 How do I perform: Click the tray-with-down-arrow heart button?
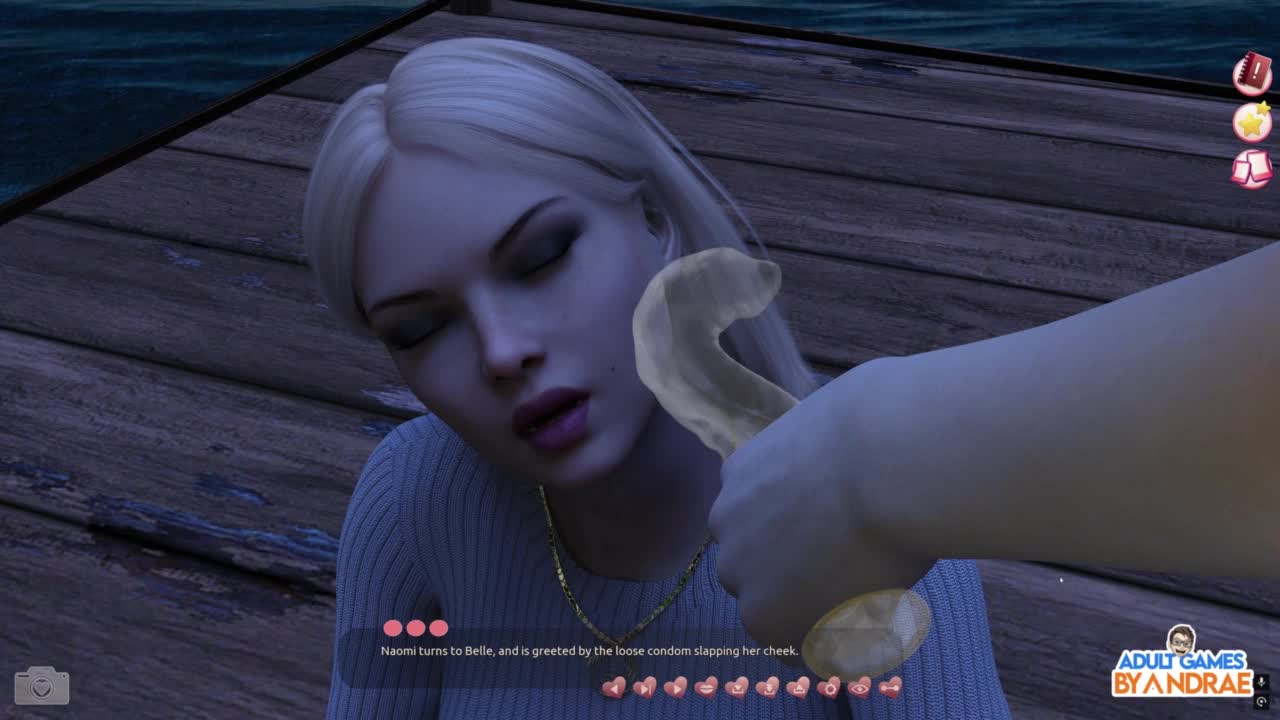pos(737,687)
